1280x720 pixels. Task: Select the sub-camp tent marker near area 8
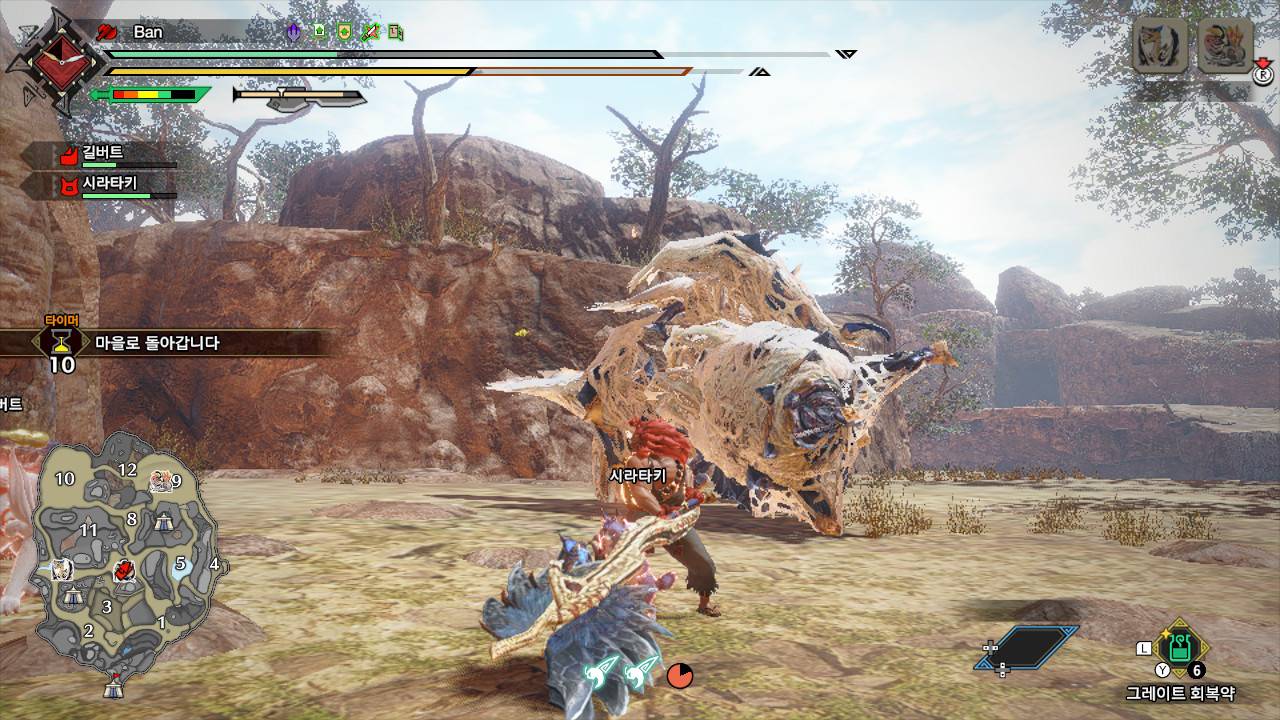[165, 521]
